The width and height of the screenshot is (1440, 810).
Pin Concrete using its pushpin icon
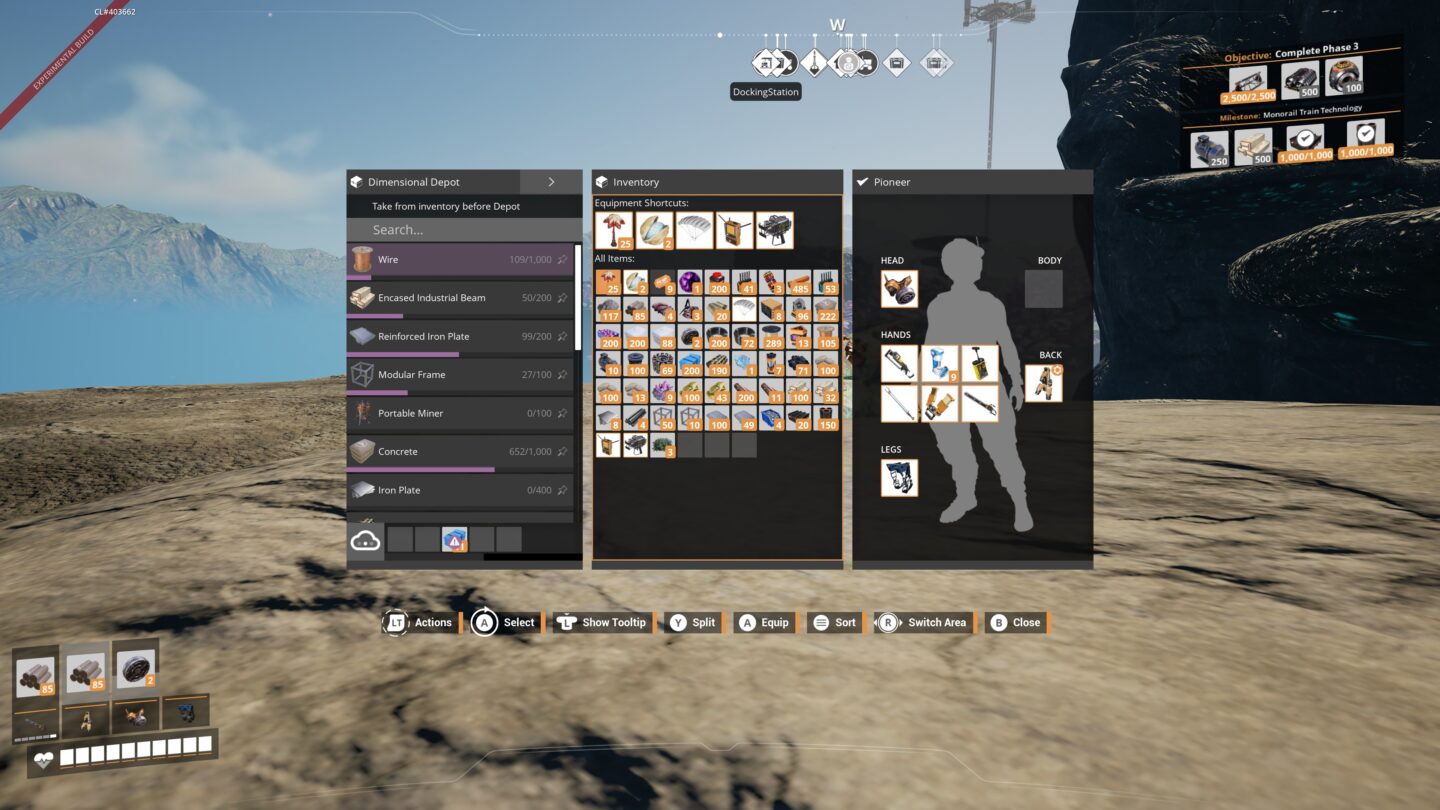[x=563, y=451]
